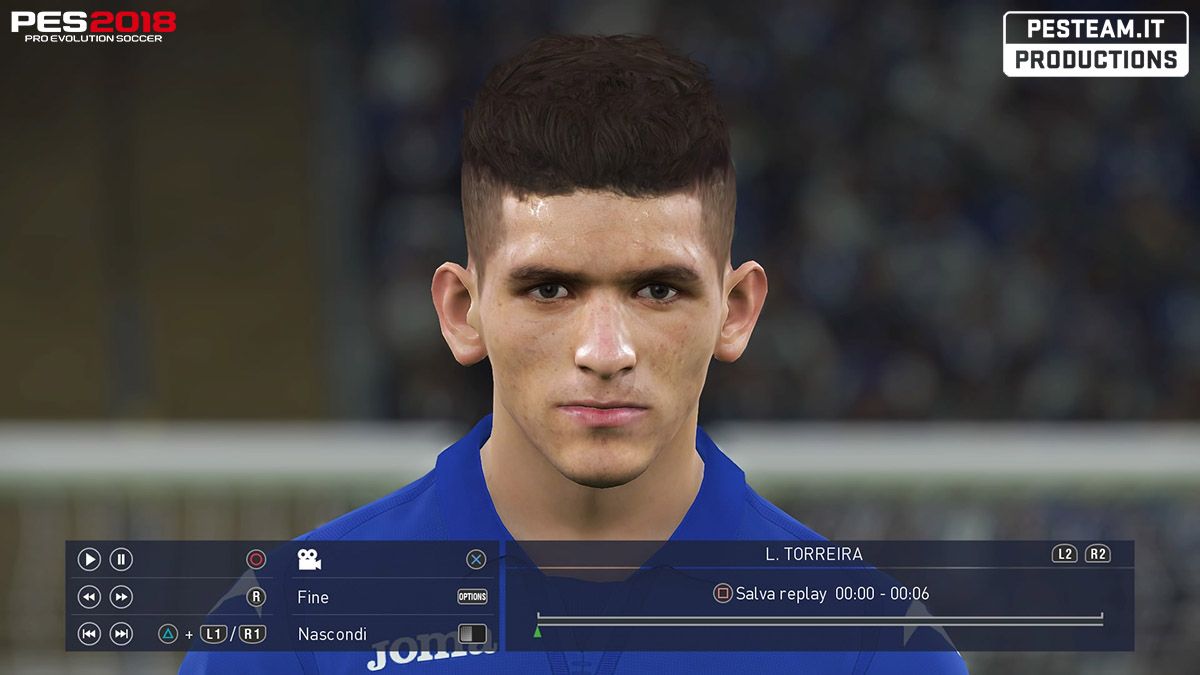This screenshot has width=1200, height=675.
Task: Click the green timeline position marker
Action: coord(537,632)
